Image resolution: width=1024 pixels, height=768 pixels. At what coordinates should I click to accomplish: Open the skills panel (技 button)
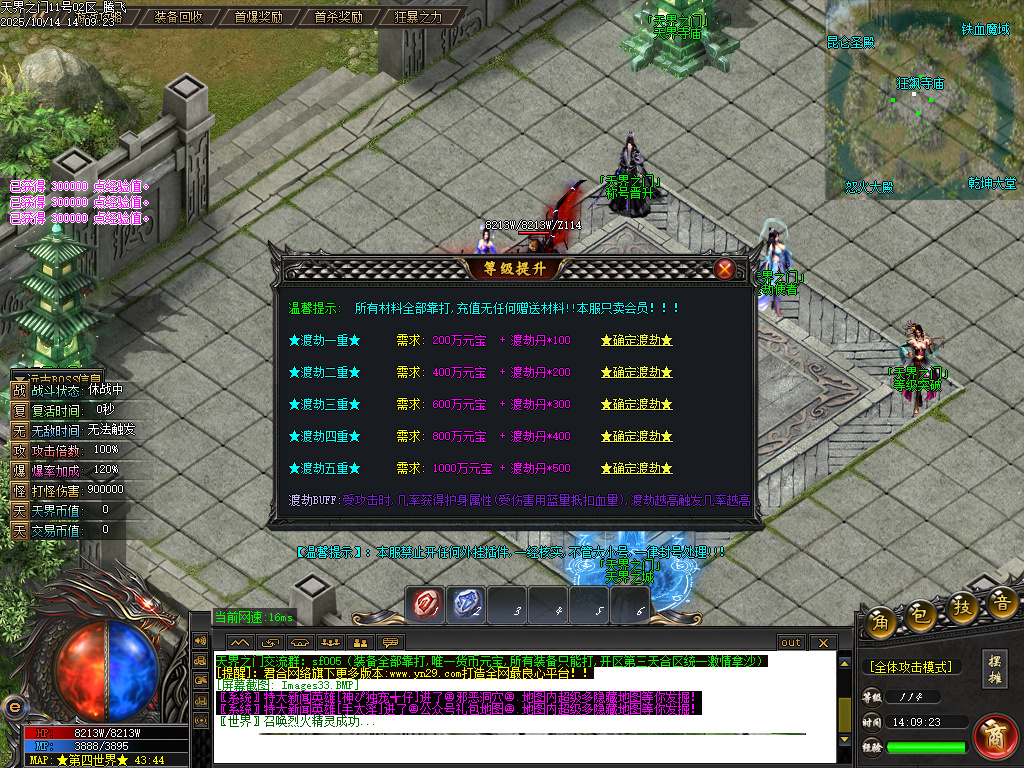tap(962, 609)
